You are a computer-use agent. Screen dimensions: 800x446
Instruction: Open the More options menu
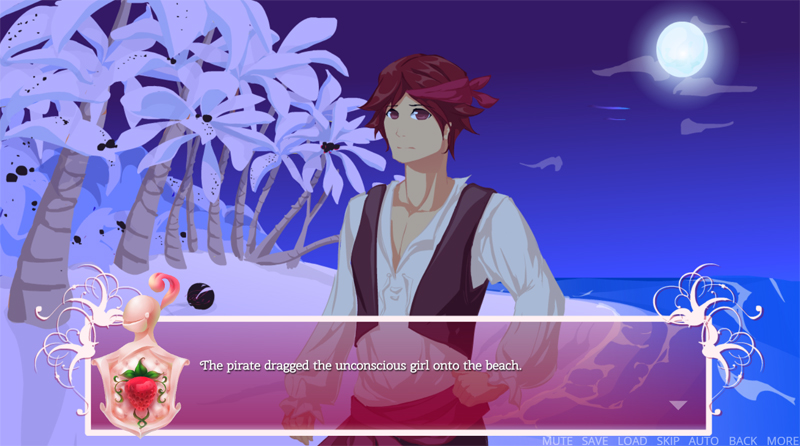[782, 440]
